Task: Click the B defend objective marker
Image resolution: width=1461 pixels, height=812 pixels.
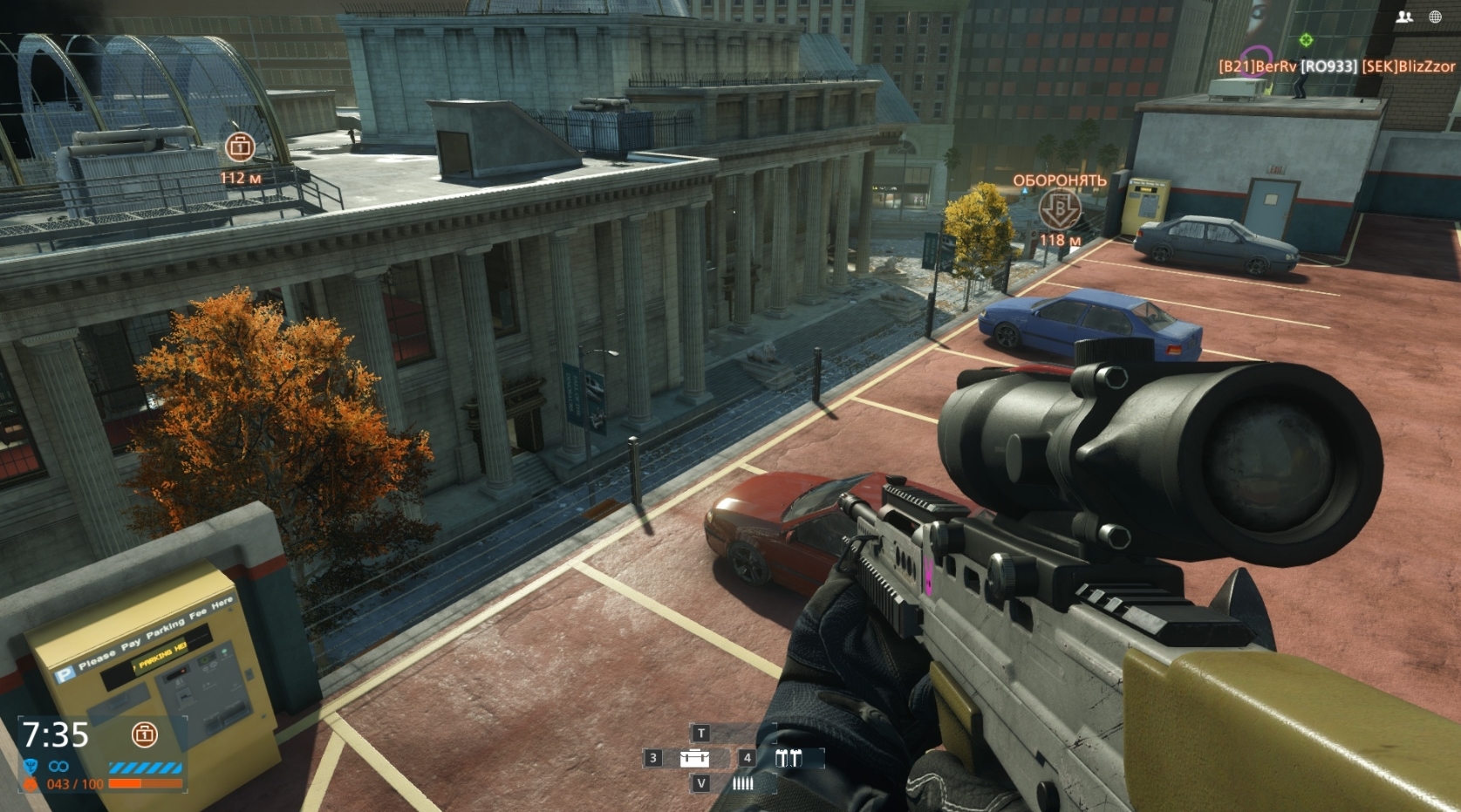Action: pos(1058,210)
